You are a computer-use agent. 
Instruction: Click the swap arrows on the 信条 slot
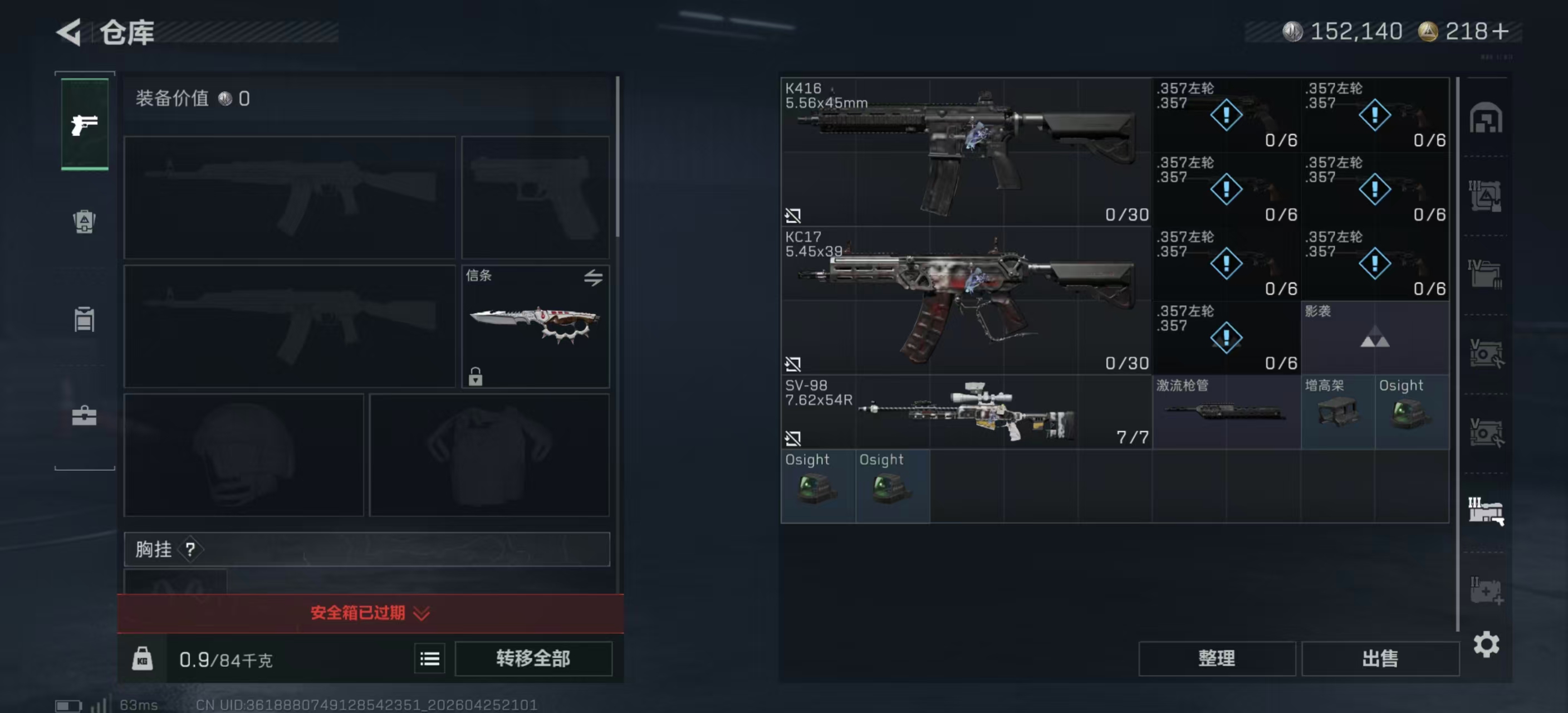pyautogui.click(x=593, y=277)
